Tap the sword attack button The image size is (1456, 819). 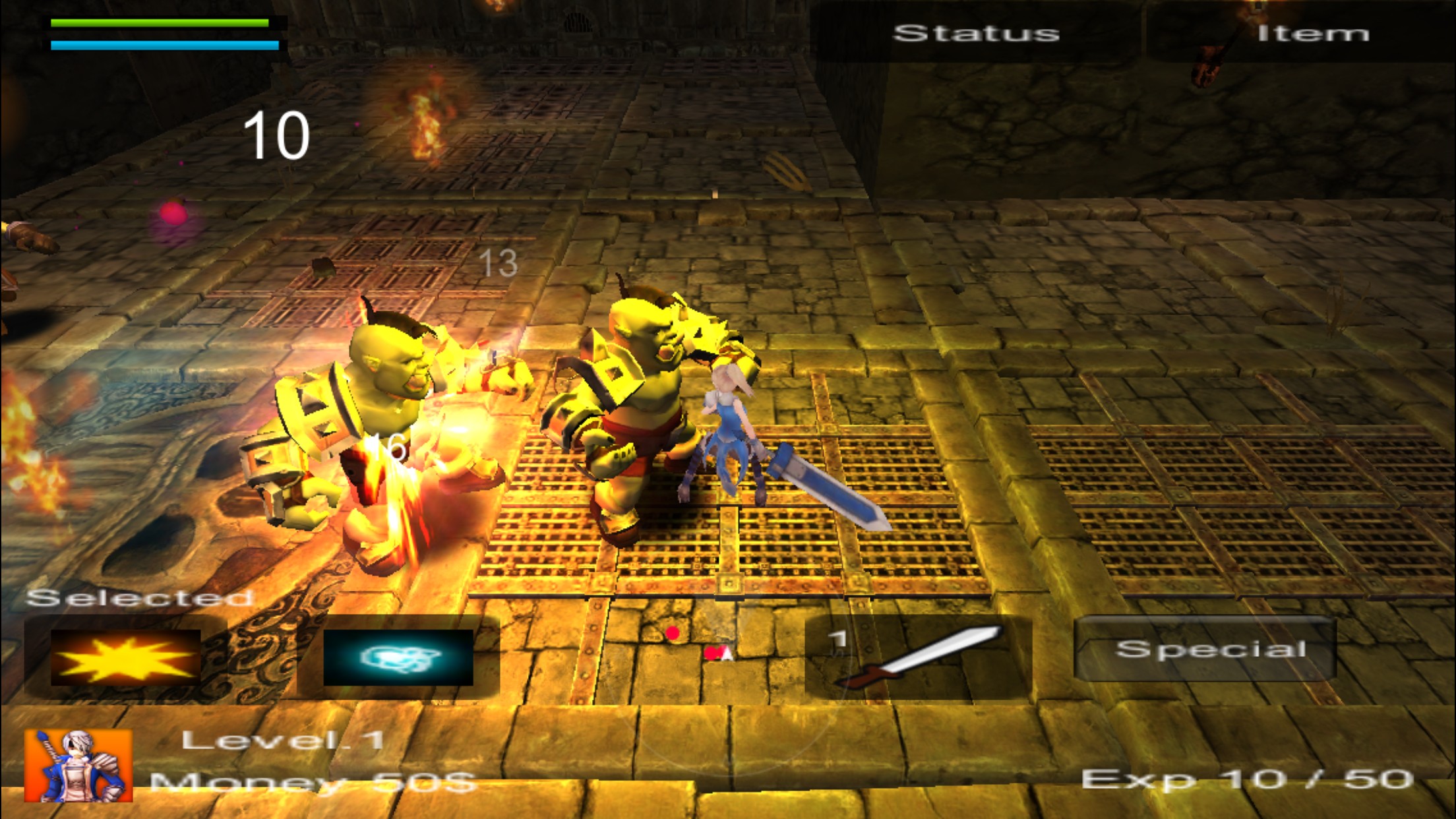pos(918,657)
